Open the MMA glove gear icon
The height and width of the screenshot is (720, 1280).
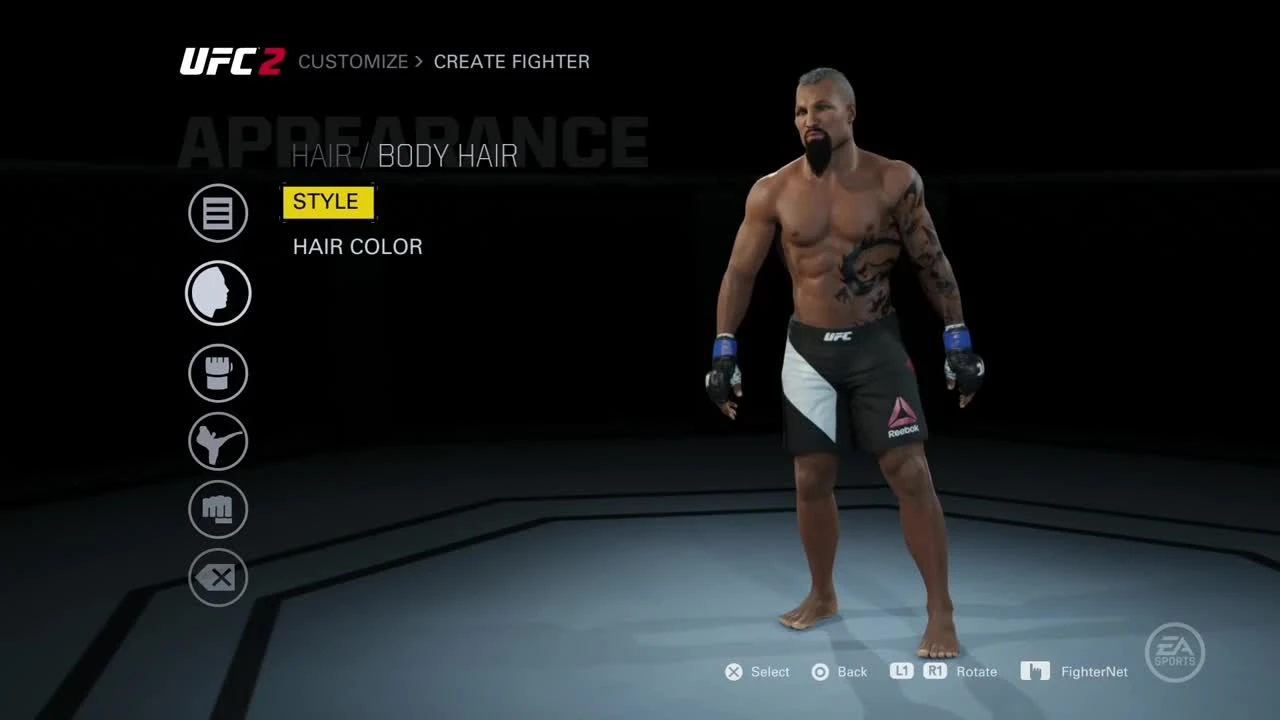(x=218, y=373)
